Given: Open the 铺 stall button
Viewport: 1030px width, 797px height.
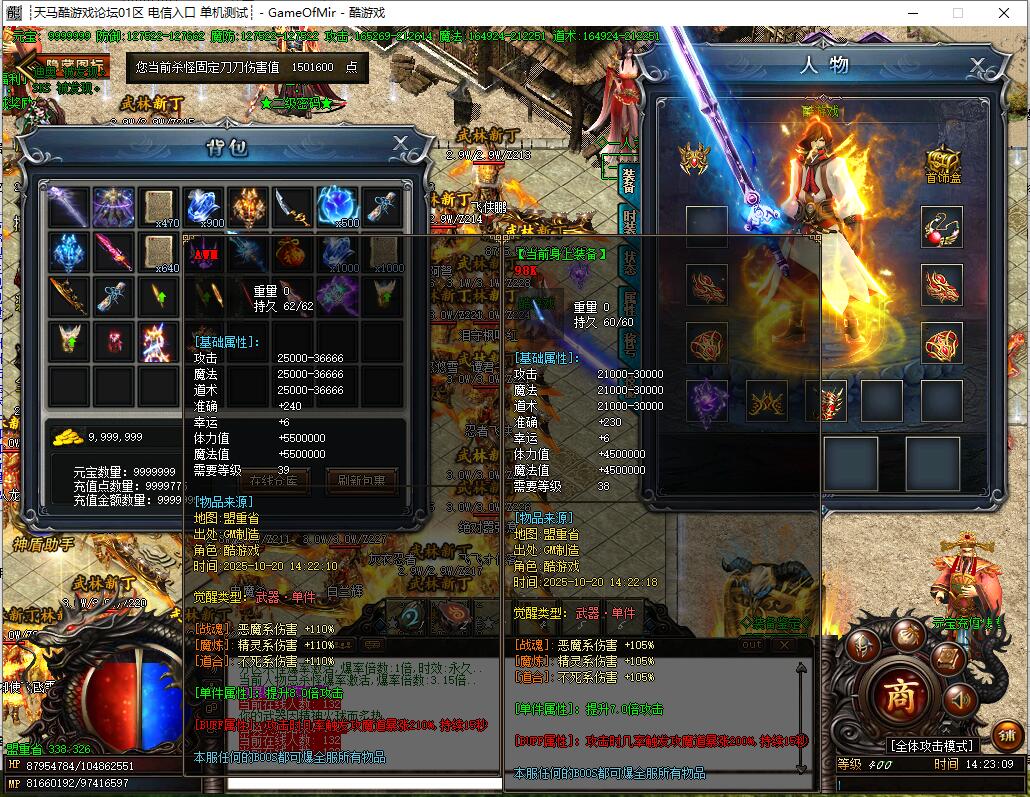Looking at the screenshot, I should click(1007, 735).
